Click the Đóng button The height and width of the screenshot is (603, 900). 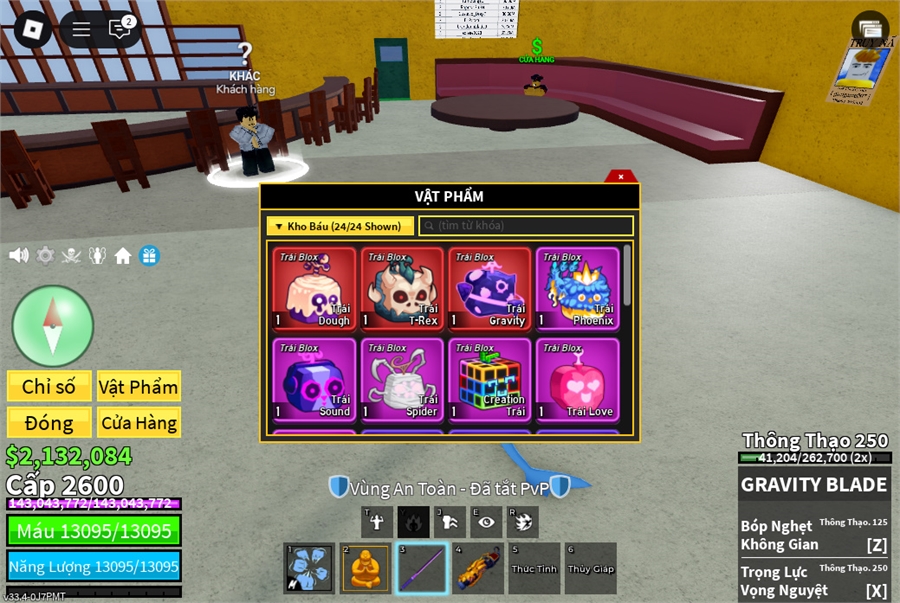pos(50,423)
